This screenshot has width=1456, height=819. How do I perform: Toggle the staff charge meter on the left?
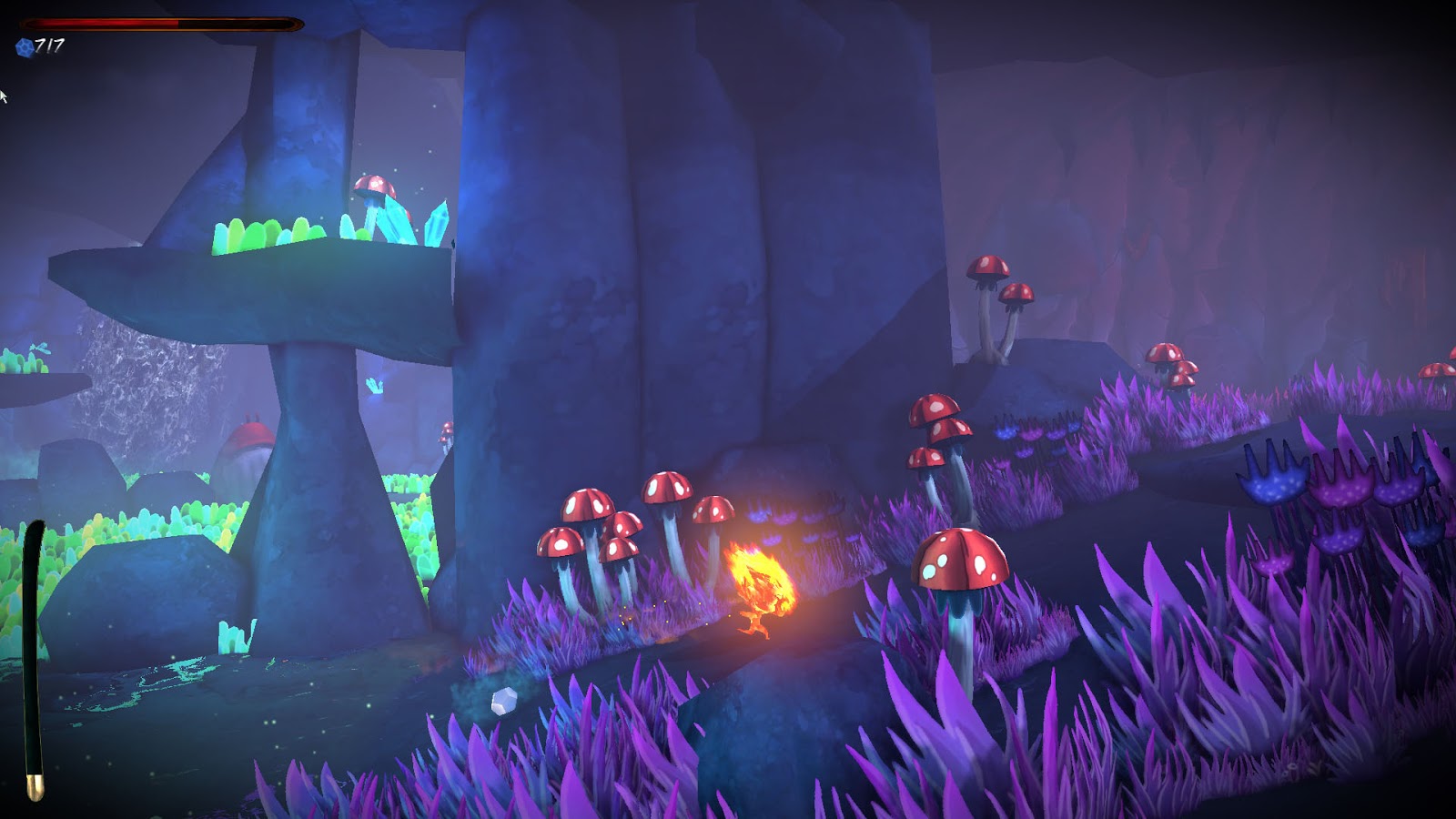(35, 646)
